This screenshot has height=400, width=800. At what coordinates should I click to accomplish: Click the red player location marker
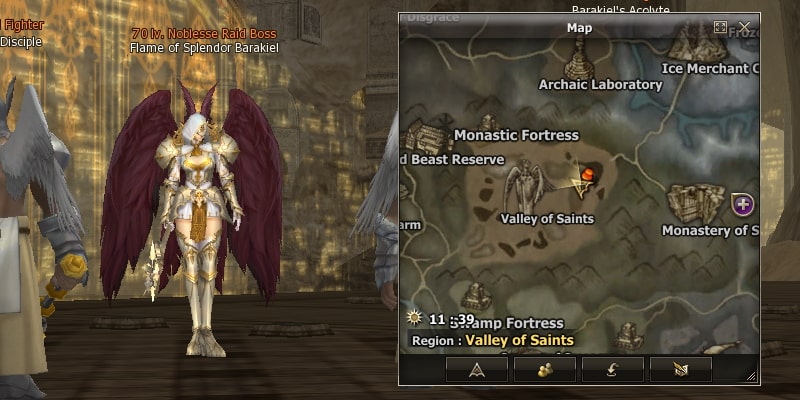589,176
